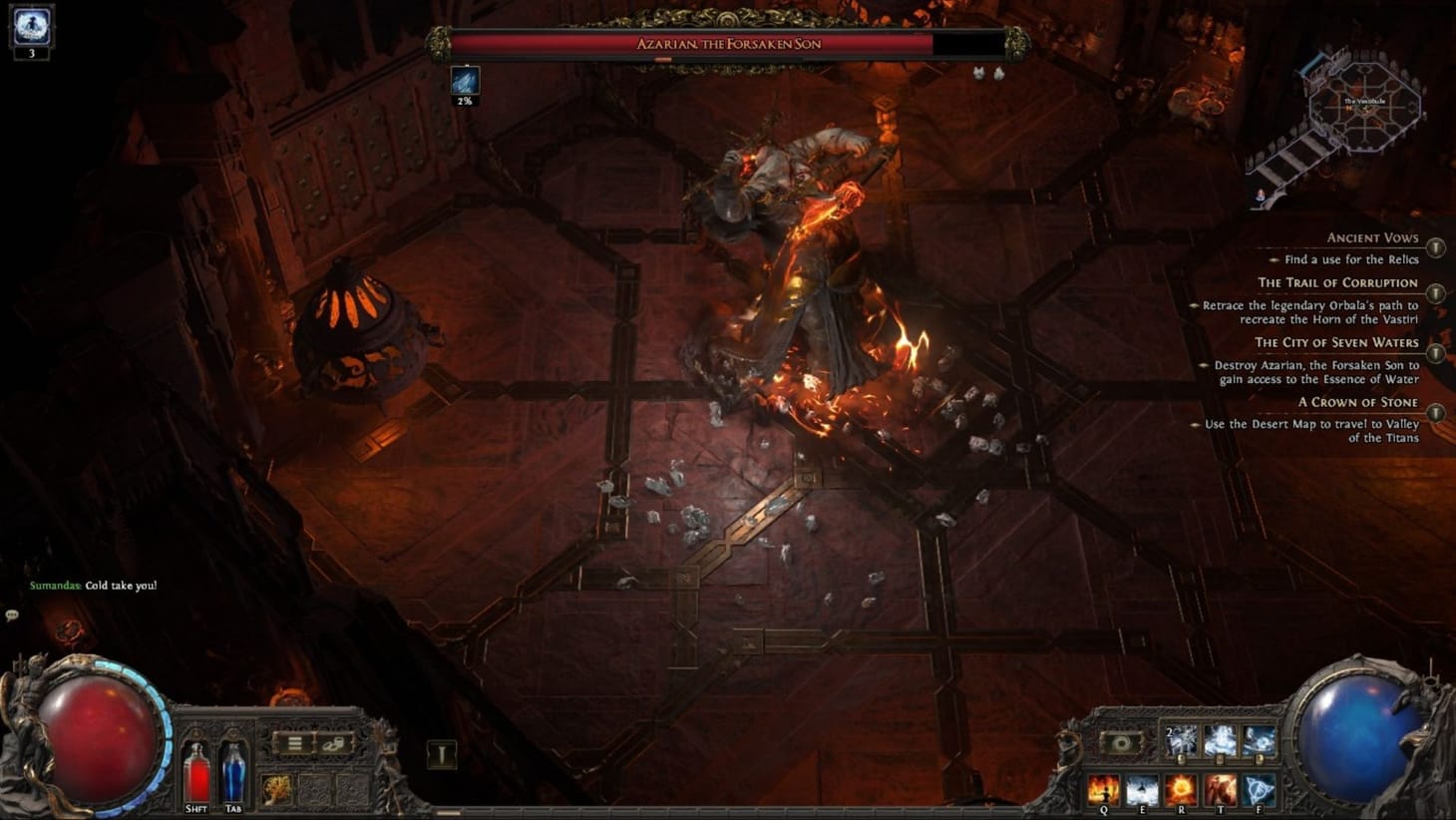Select the Q fire spell skill
This screenshot has width=1456, height=820.
(1103, 790)
